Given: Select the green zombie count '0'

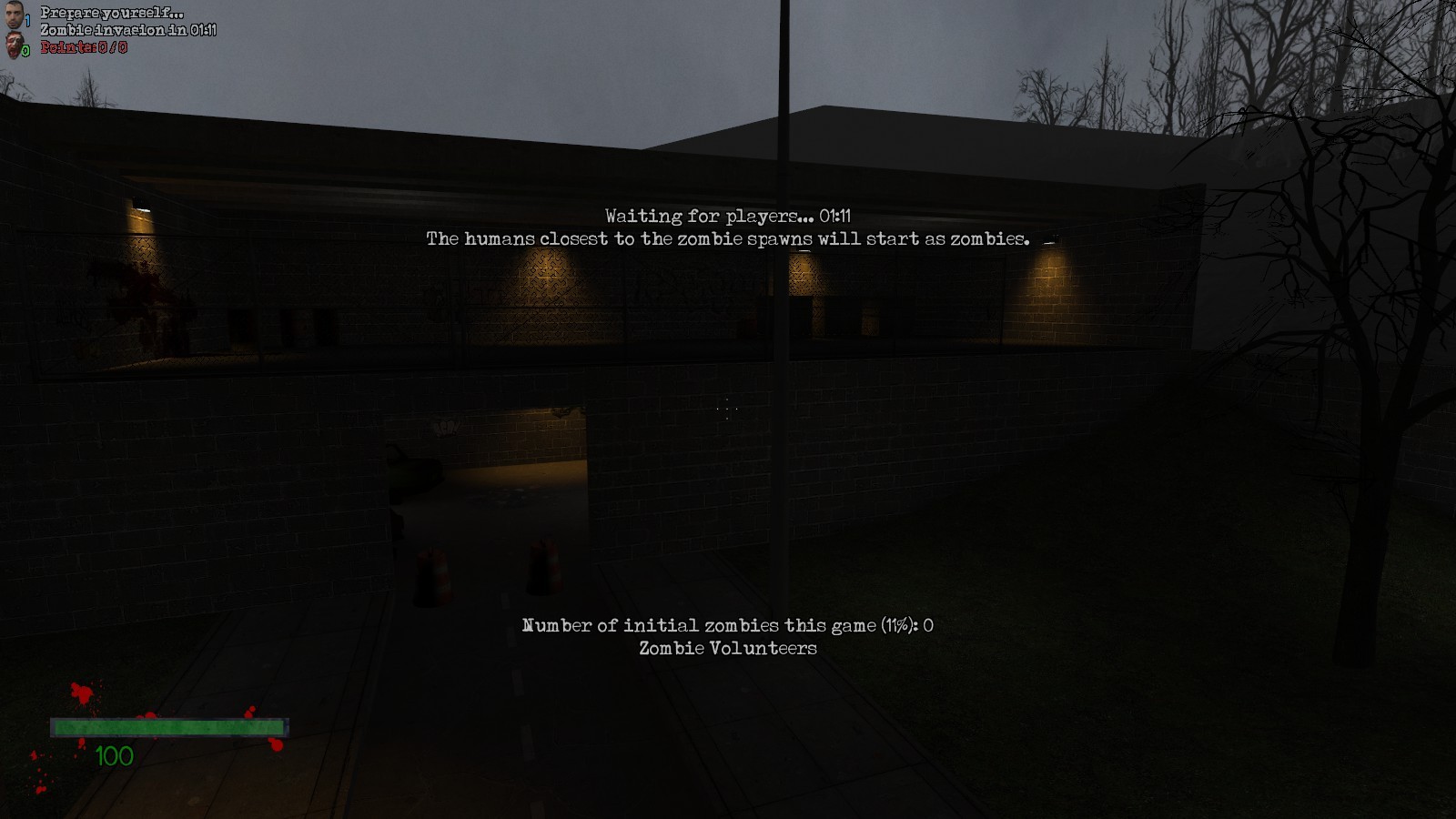Looking at the screenshot, I should [25, 49].
